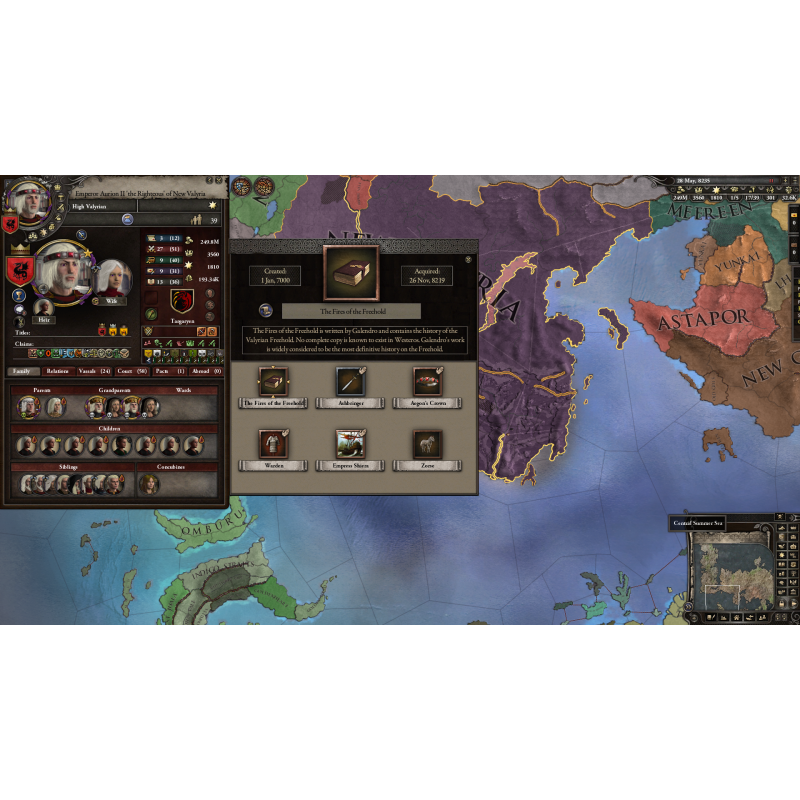
Task: Close the artifact details panel
Action: click(468, 259)
